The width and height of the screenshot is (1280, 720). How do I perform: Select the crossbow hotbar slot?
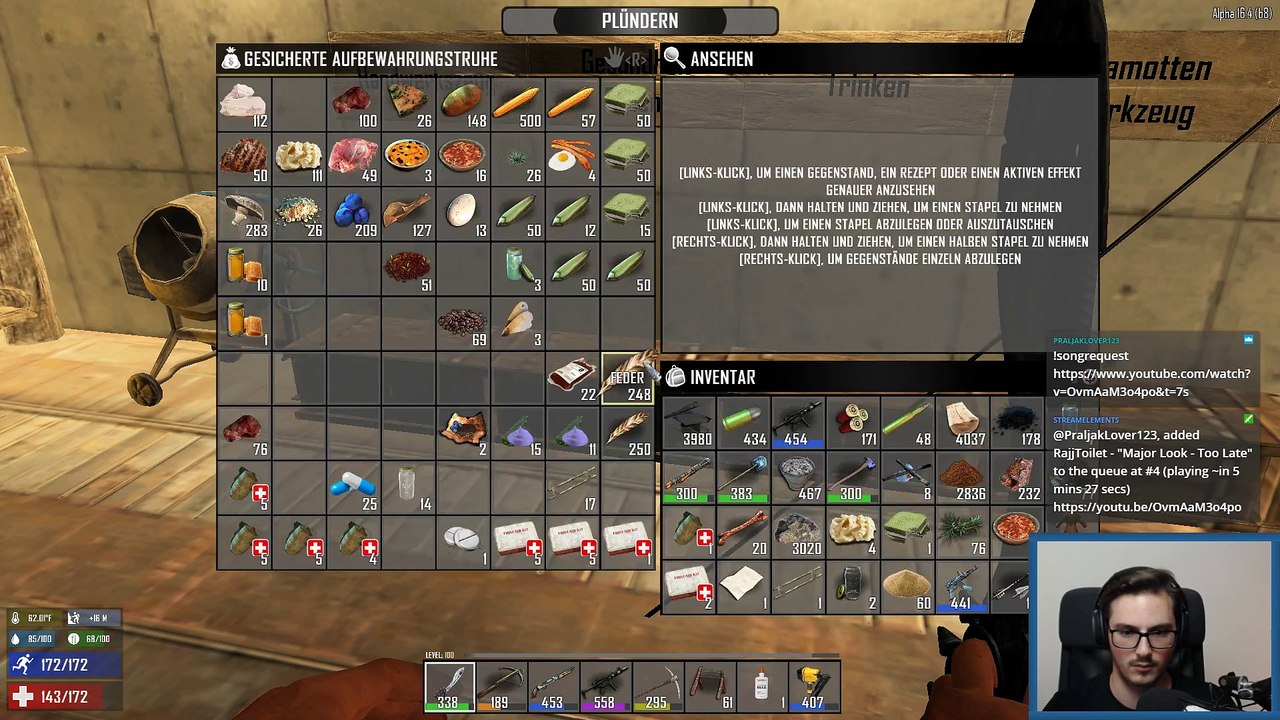501,686
